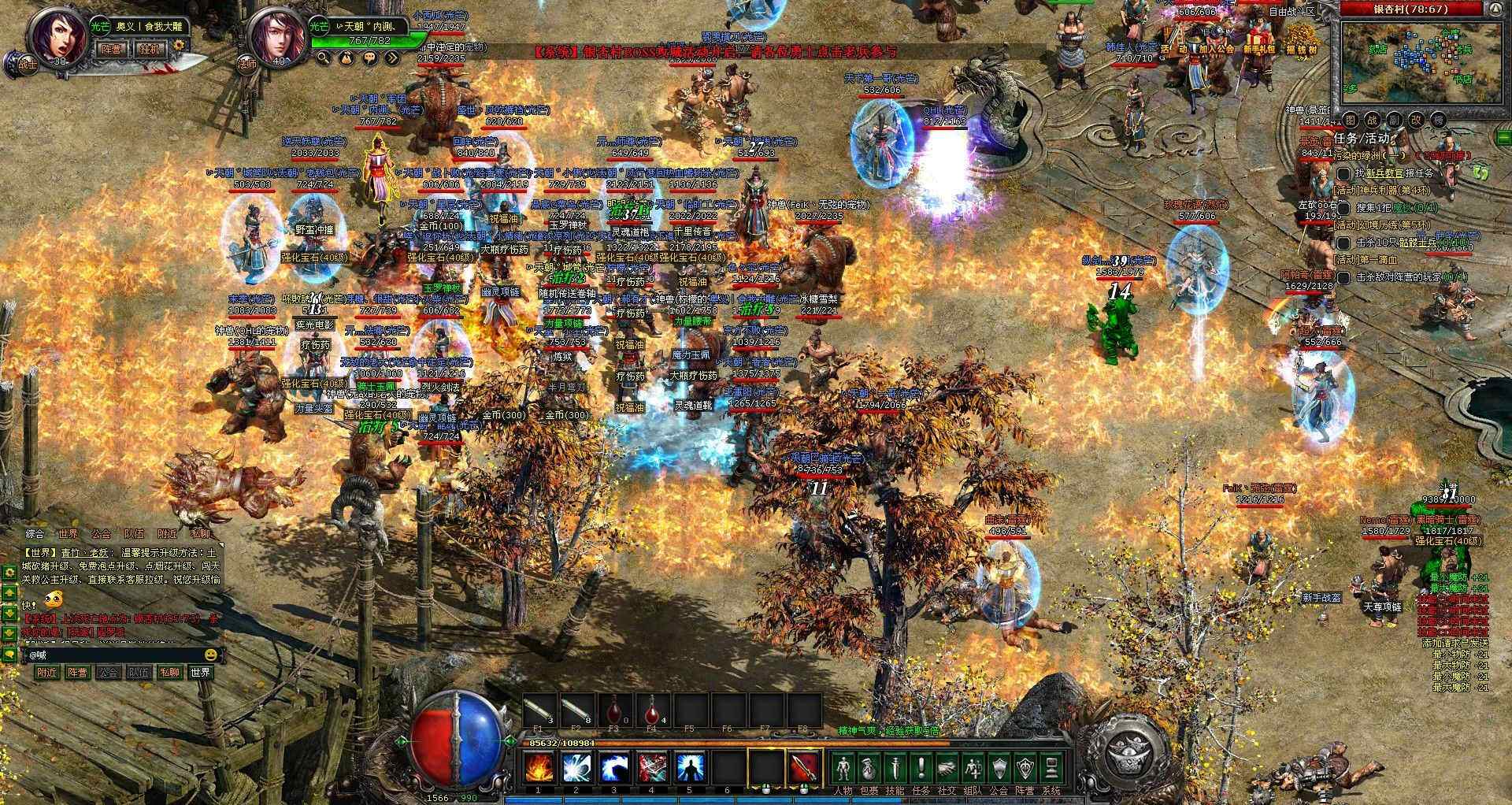
Task: Activate the fire skill in slot 1
Action: pos(539,767)
